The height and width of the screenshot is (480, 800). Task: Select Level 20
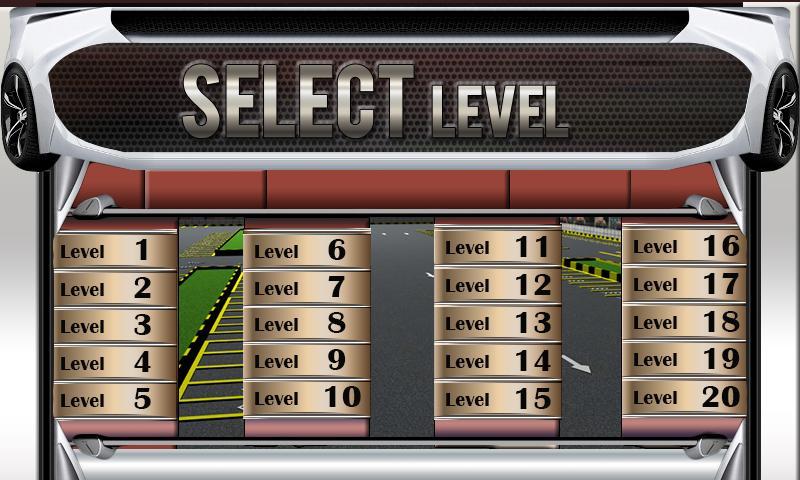pos(685,397)
